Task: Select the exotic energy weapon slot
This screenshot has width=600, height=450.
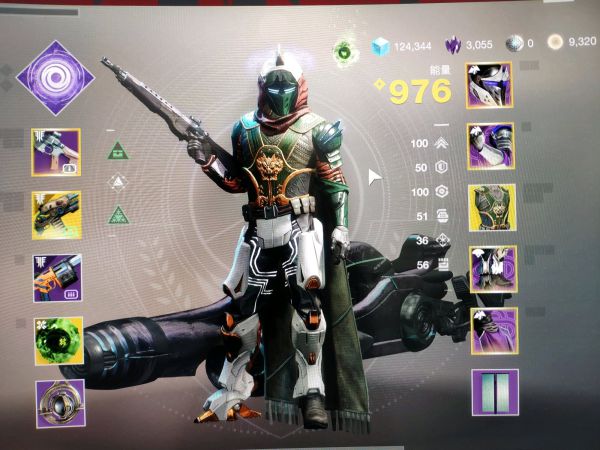Action: click(57, 214)
